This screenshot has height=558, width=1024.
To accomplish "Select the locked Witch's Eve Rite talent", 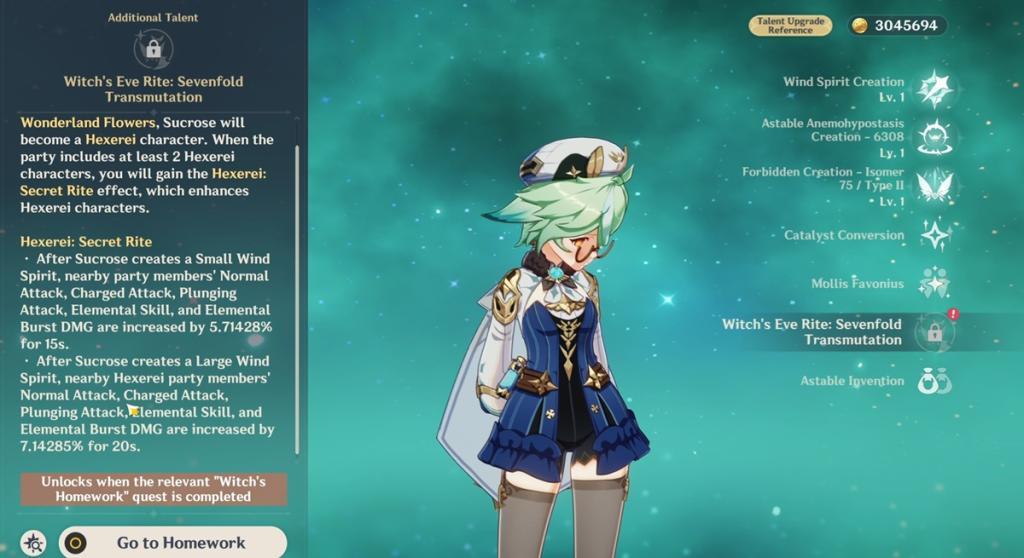I will tap(934, 332).
